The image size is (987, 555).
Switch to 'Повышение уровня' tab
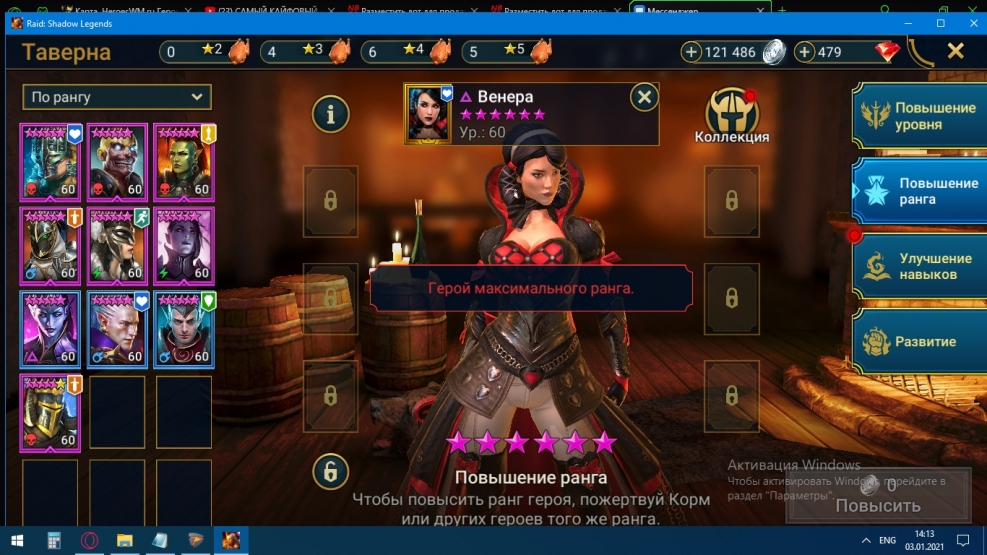point(918,116)
